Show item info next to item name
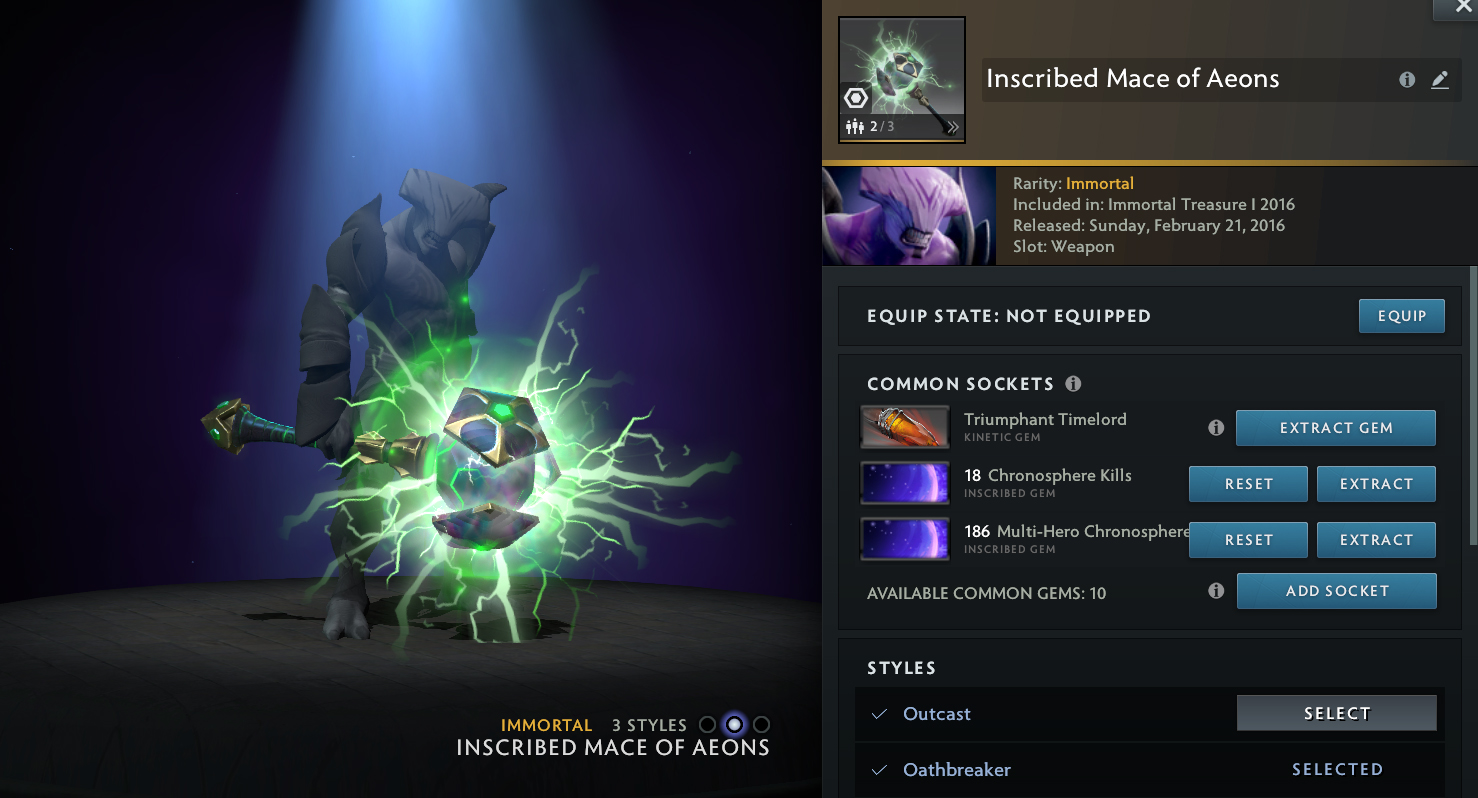Image resolution: width=1478 pixels, height=798 pixels. 1407,80
